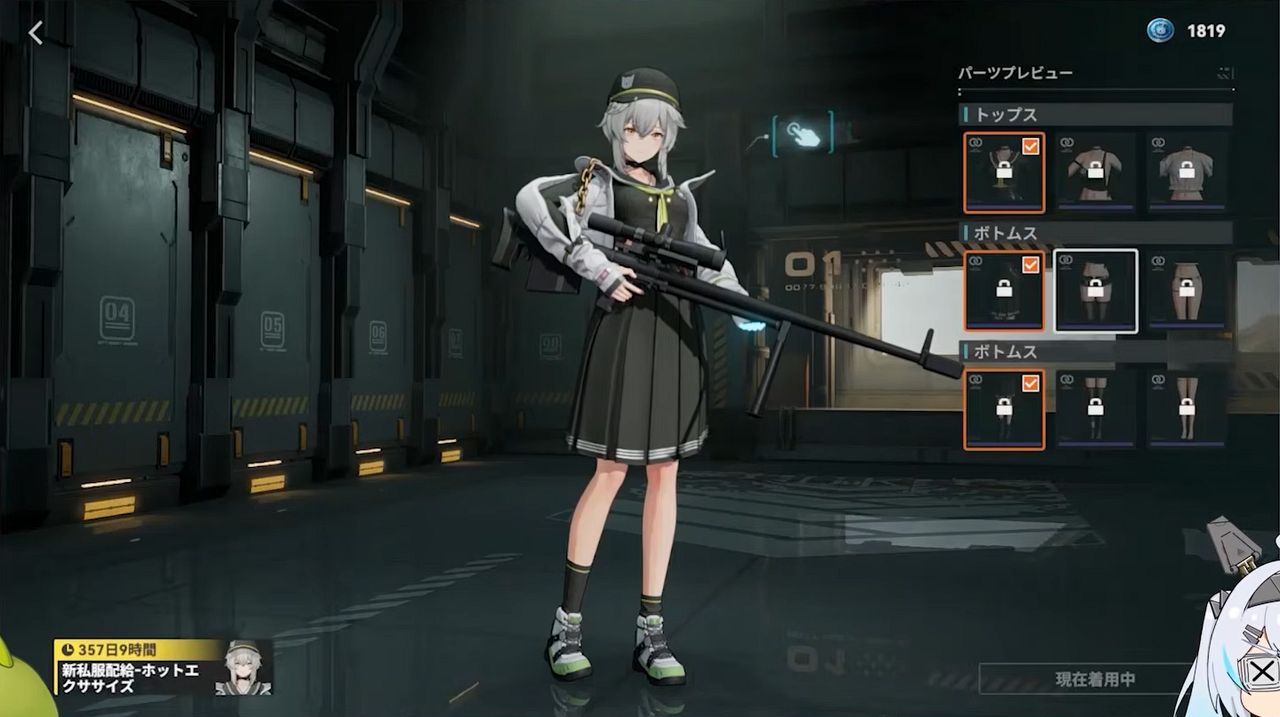The image size is (1280, 717).
Task: Choose the gray short-sleeve shirt top
Action: click(1187, 172)
